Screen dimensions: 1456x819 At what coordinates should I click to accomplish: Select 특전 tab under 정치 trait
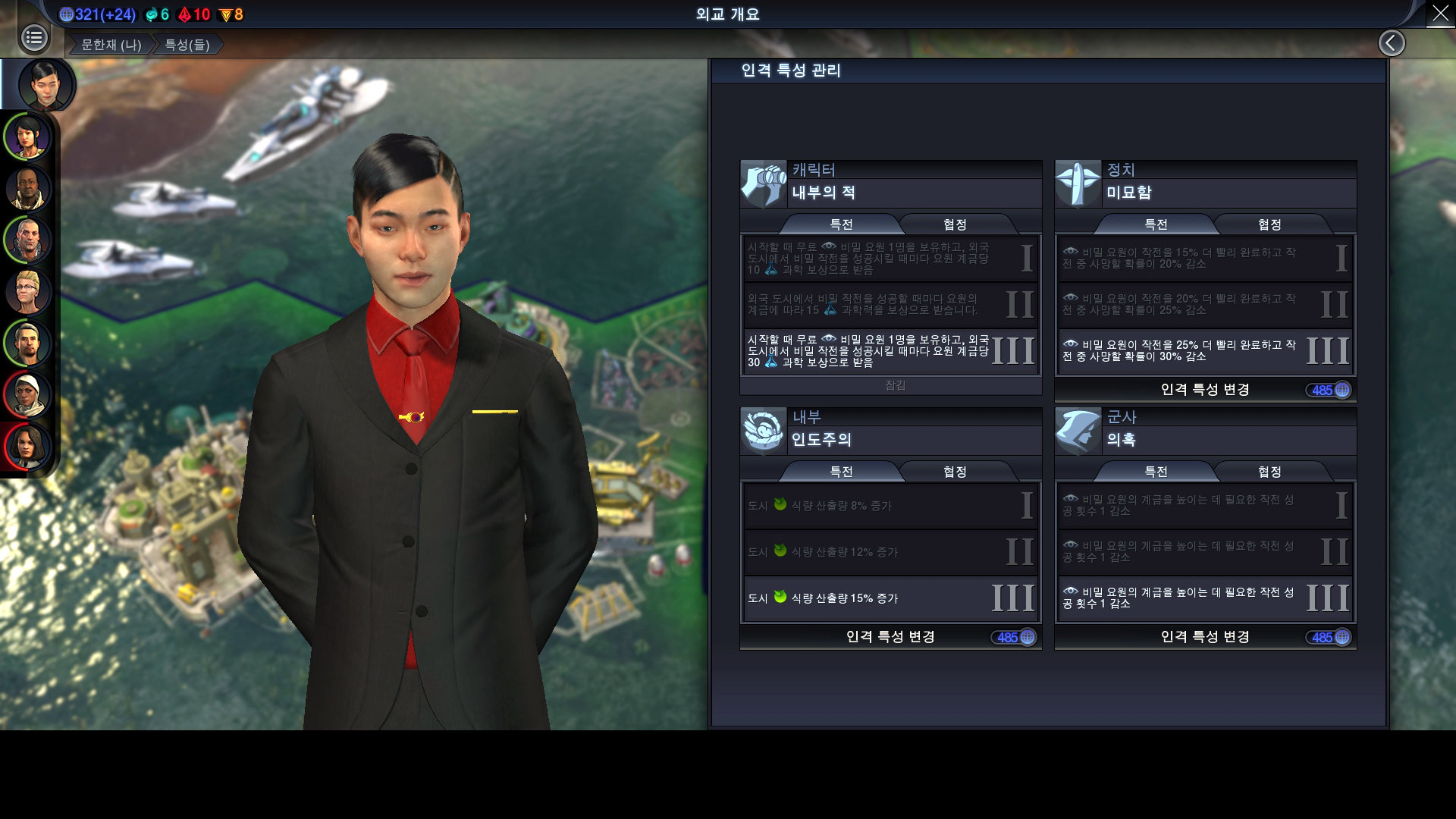click(x=1156, y=224)
